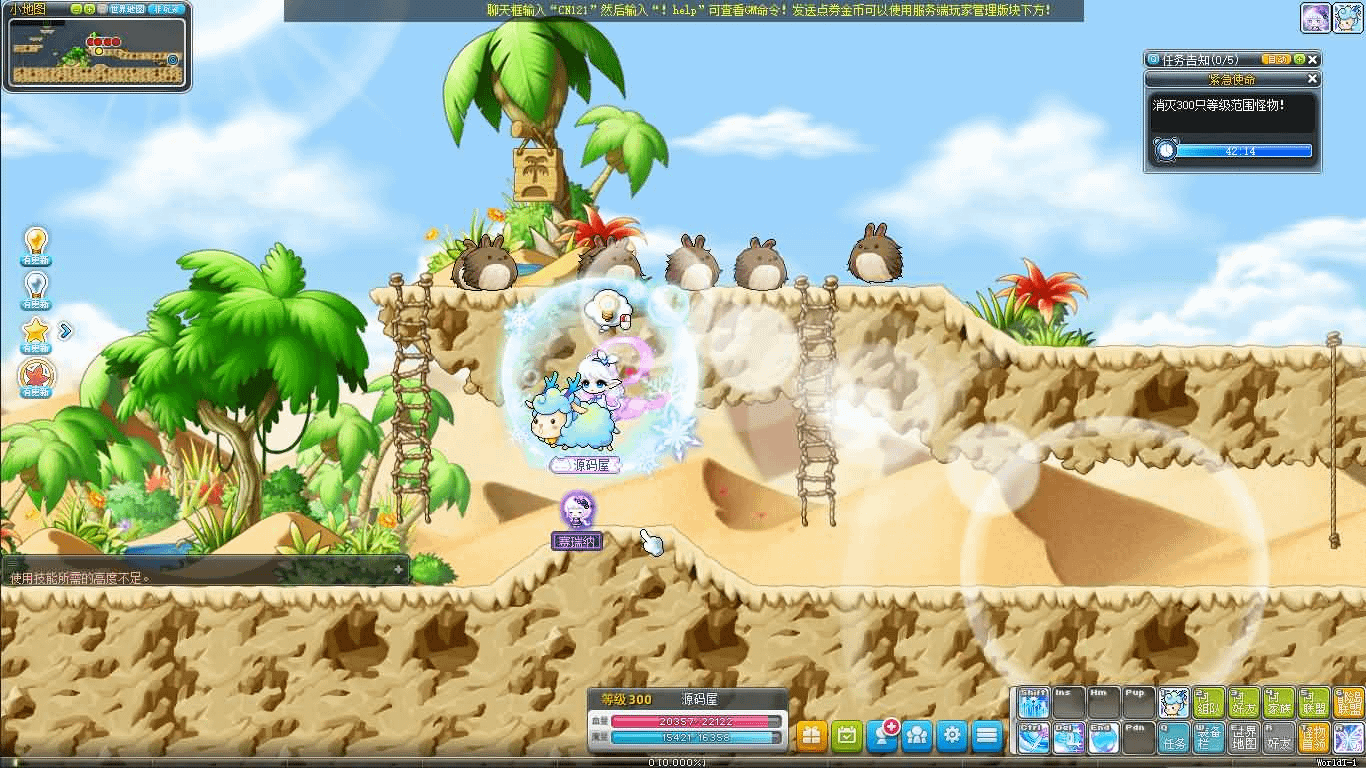Close the 任务告知 quest notifier panel
1366x768 pixels.
click(x=1313, y=60)
